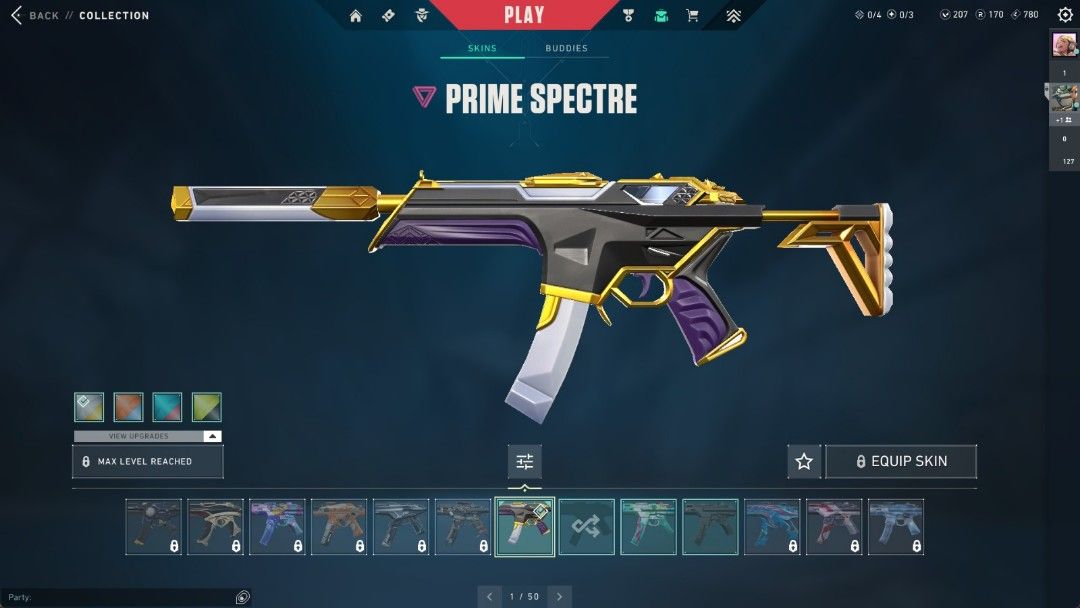Open the store cart icon
This screenshot has height=608, width=1080.
692,16
